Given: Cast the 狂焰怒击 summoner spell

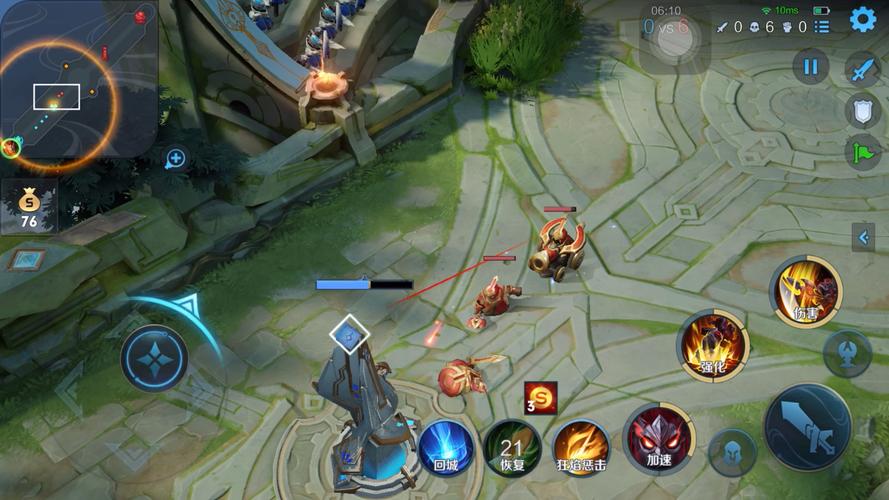Looking at the screenshot, I should pos(581,445).
